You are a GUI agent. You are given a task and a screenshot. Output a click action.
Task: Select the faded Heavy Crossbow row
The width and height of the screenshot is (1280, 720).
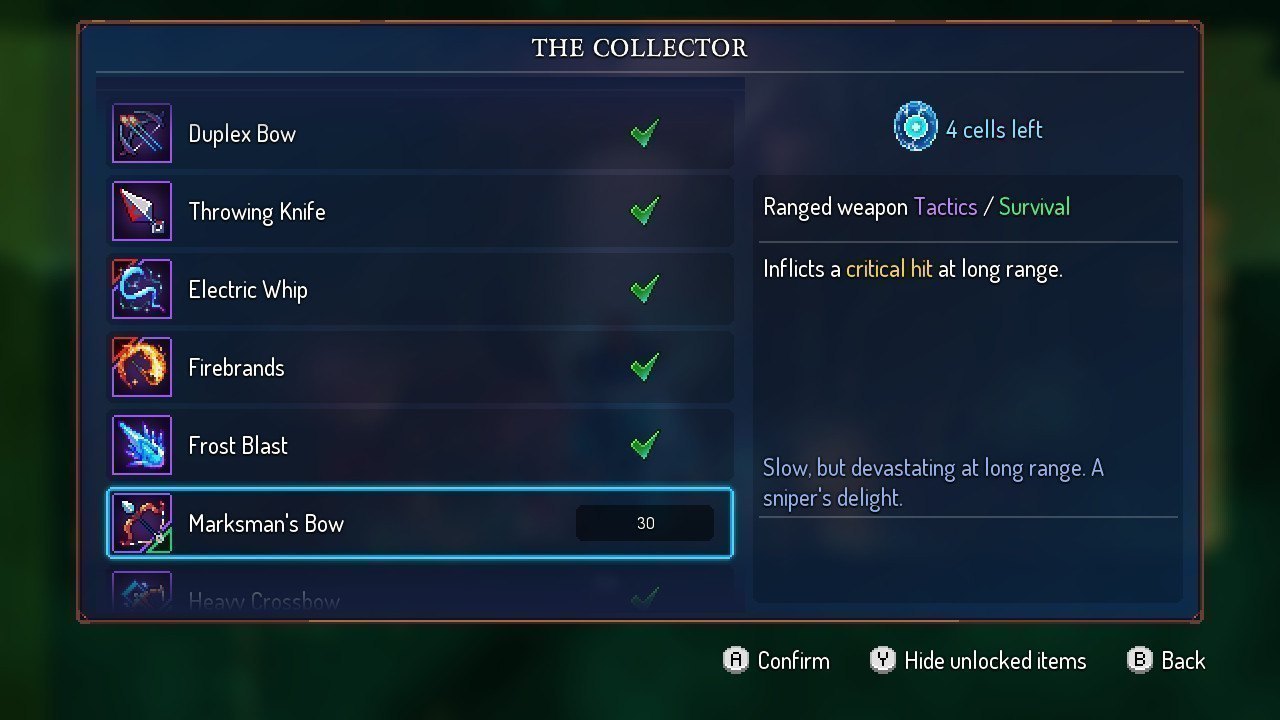pos(420,596)
